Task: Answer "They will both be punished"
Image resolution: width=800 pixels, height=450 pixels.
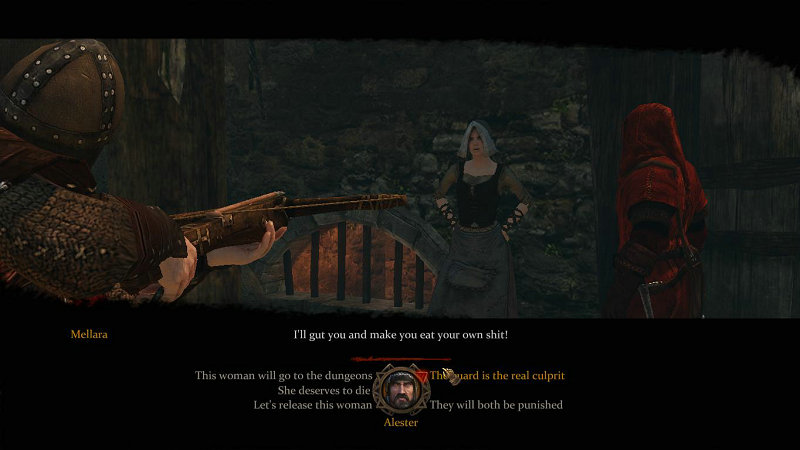Action: pos(496,405)
